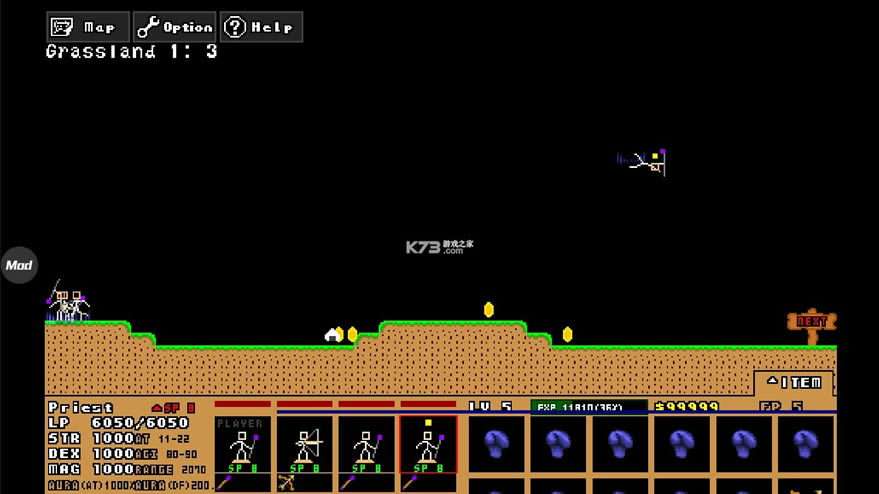The height and width of the screenshot is (494, 879).
Task: Open the Option menu
Action: point(175,27)
